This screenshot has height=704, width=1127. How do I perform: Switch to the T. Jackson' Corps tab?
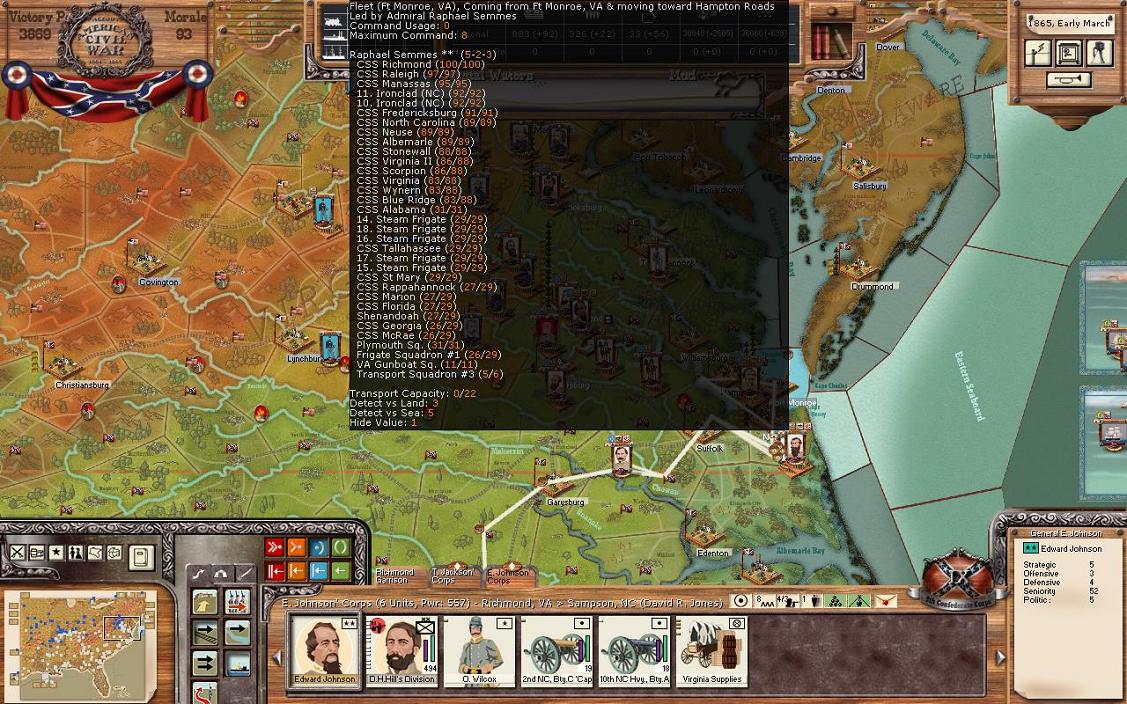coord(452,576)
